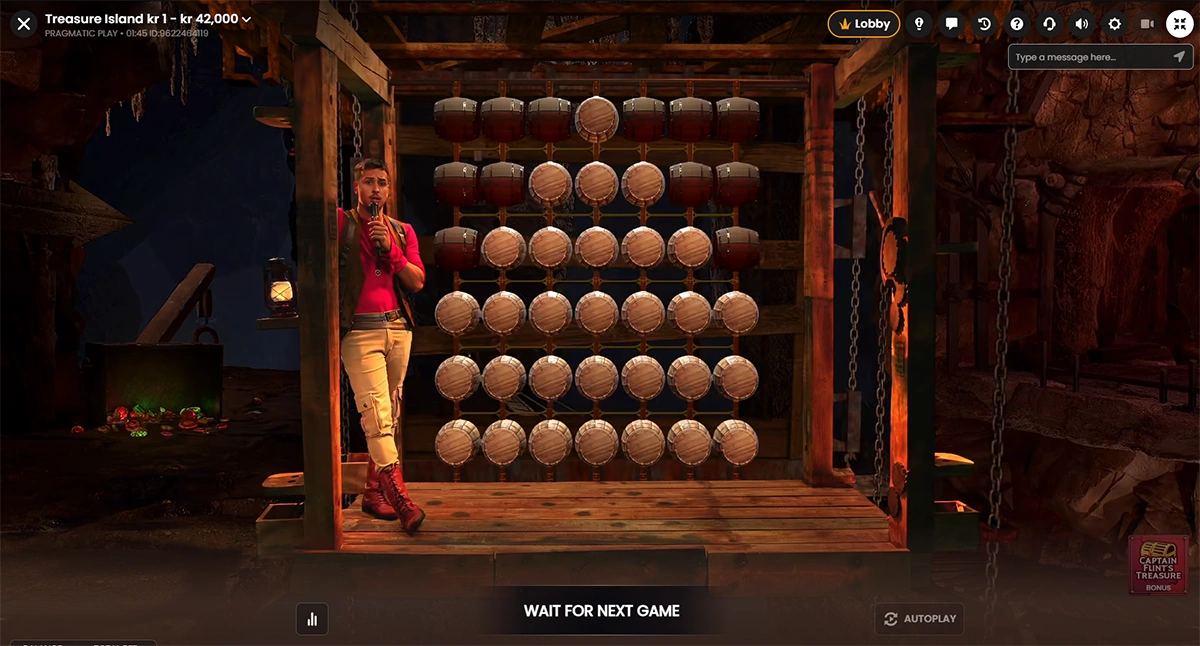
Task: Toggle the video camera icon
Action: [1147, 24]
